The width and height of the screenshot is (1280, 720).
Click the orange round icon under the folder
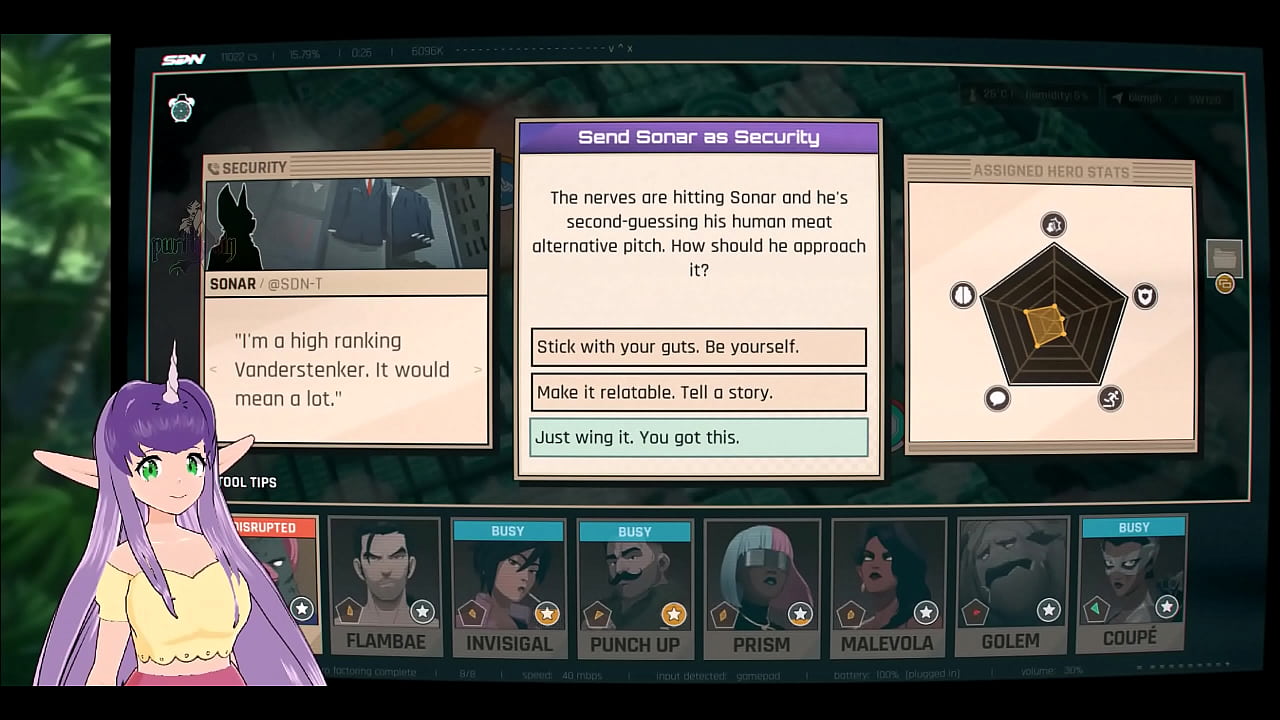[1224, 285]
